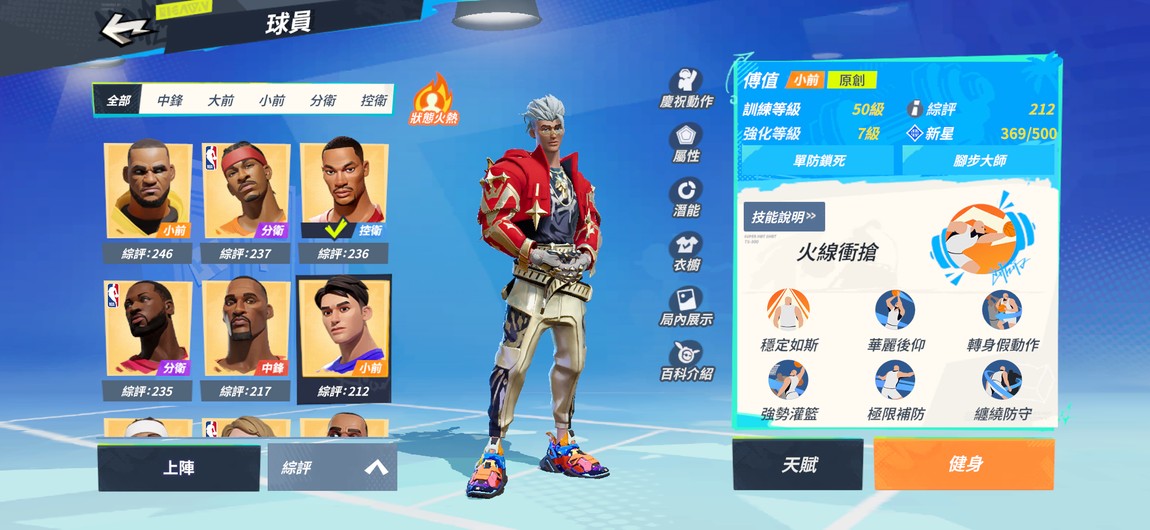Click the 上陣 lineup button
Viewport: 1150px width, 530px height.
coord(179,467)
